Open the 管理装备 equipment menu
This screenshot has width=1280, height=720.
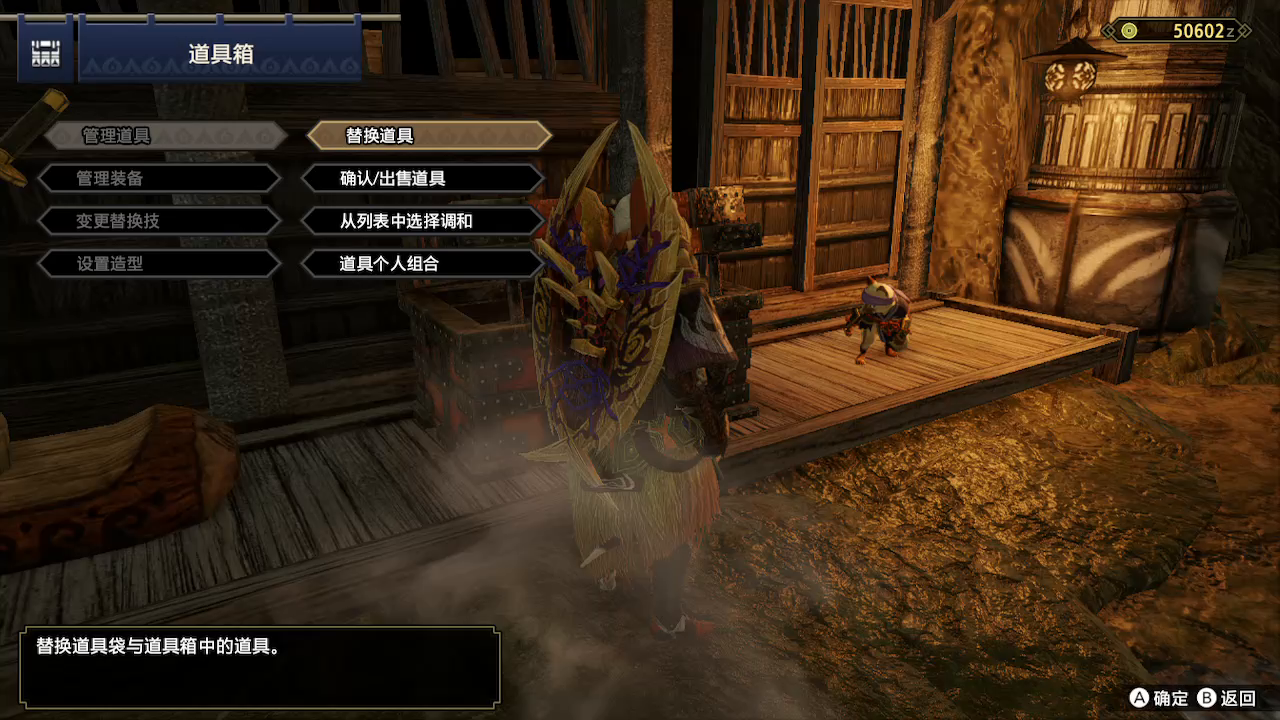click(x=160, y=179)
